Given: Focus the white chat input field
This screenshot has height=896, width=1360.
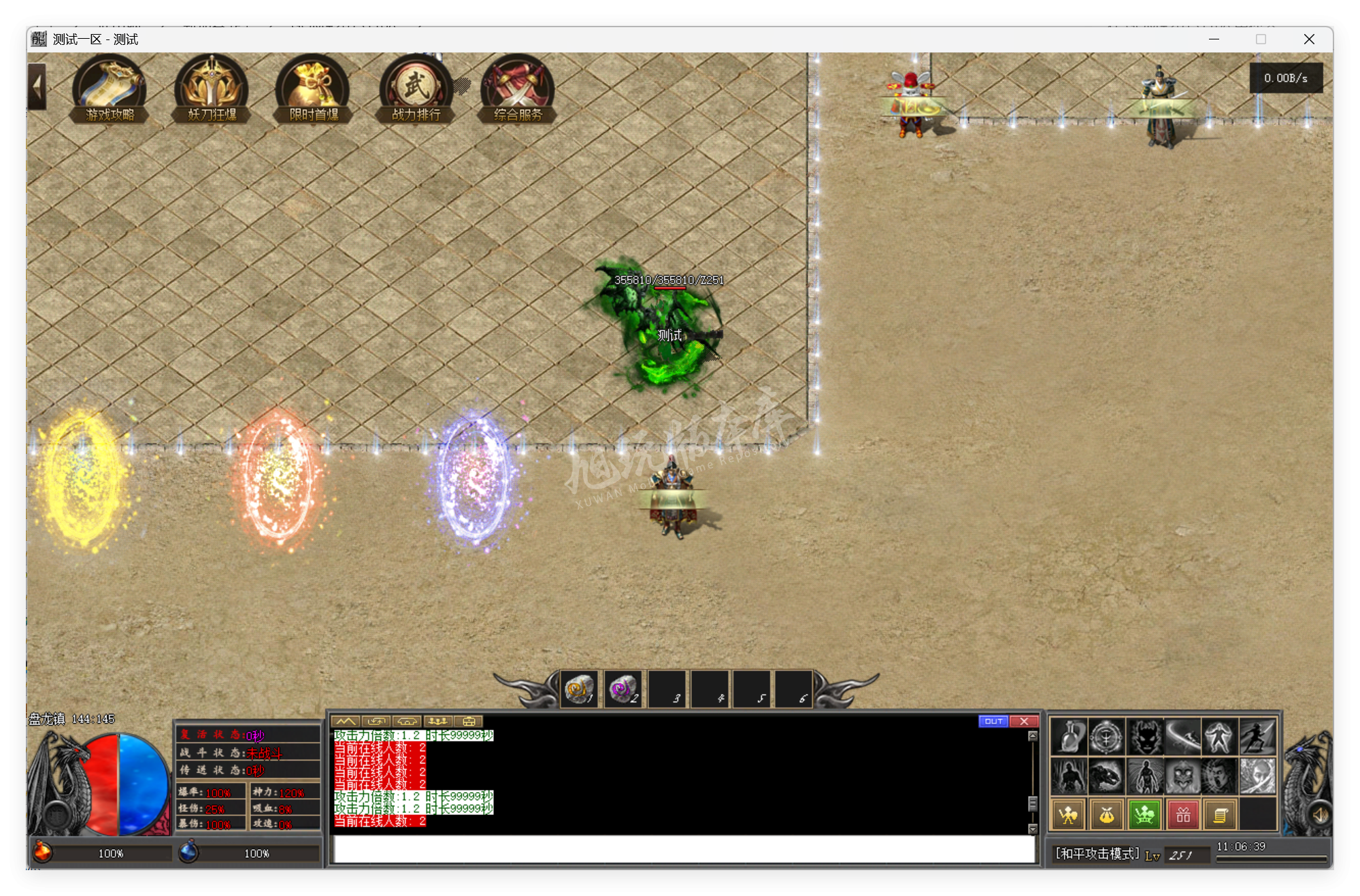Looking at the screenshot, I should click(684, 849).
